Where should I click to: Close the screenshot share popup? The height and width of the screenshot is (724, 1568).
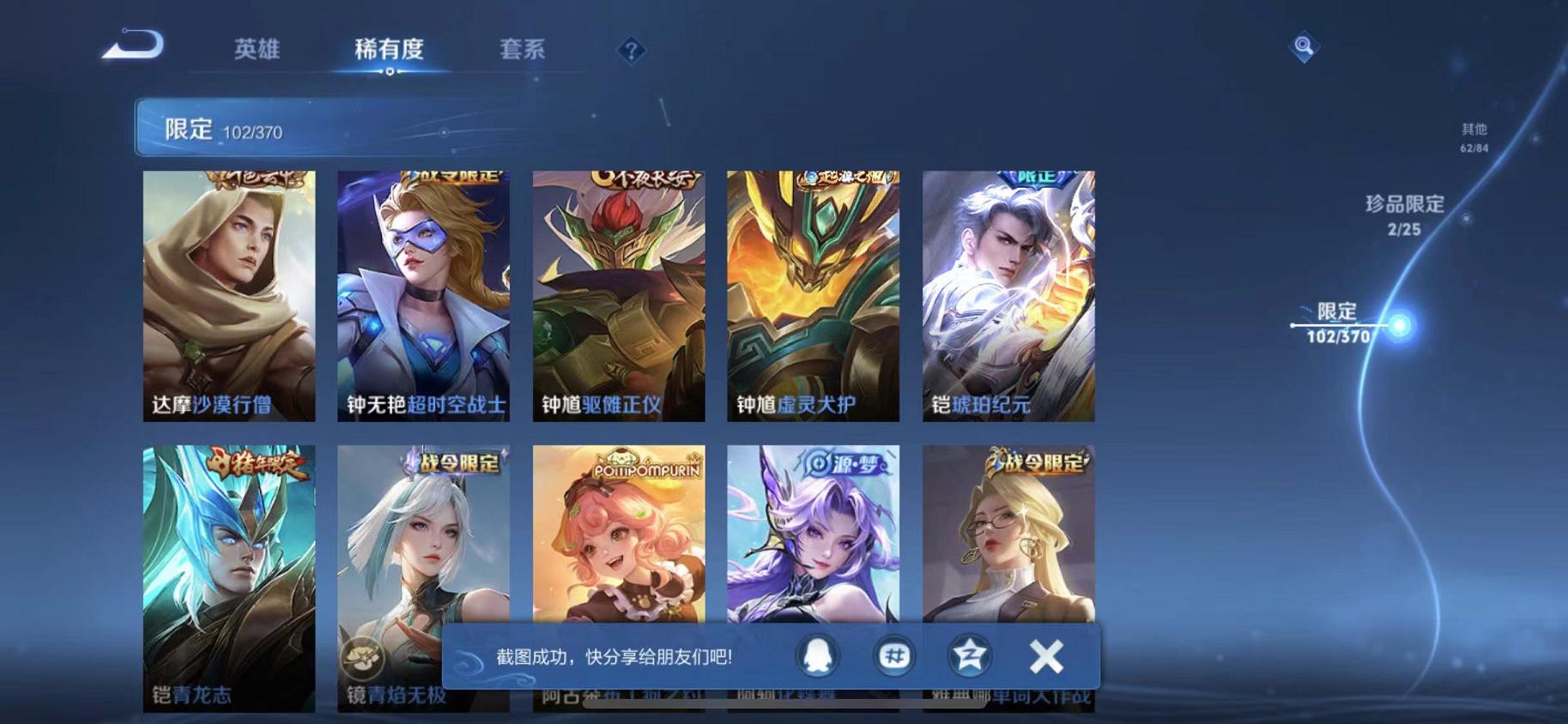[x=1046, y=655]
